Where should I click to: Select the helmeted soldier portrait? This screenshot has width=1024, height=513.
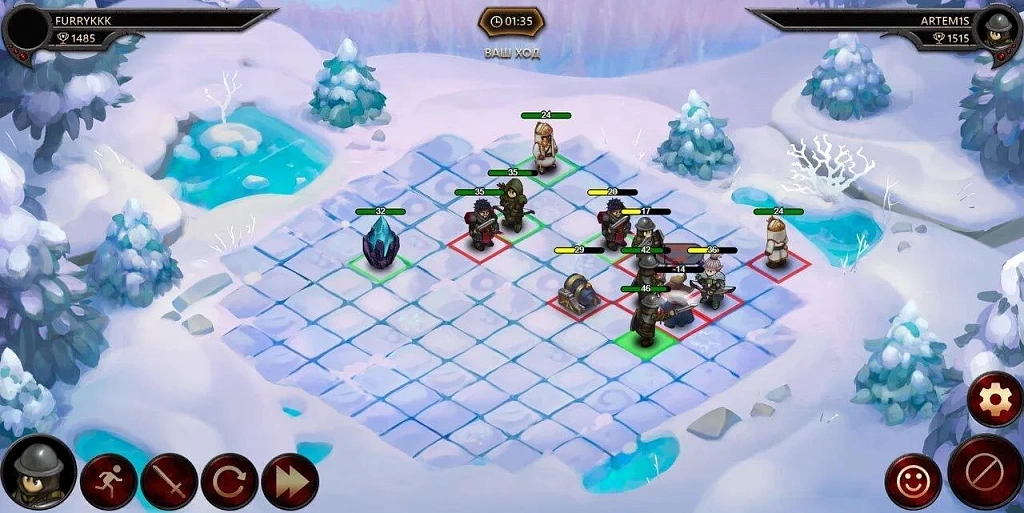[x=39, y=474]
